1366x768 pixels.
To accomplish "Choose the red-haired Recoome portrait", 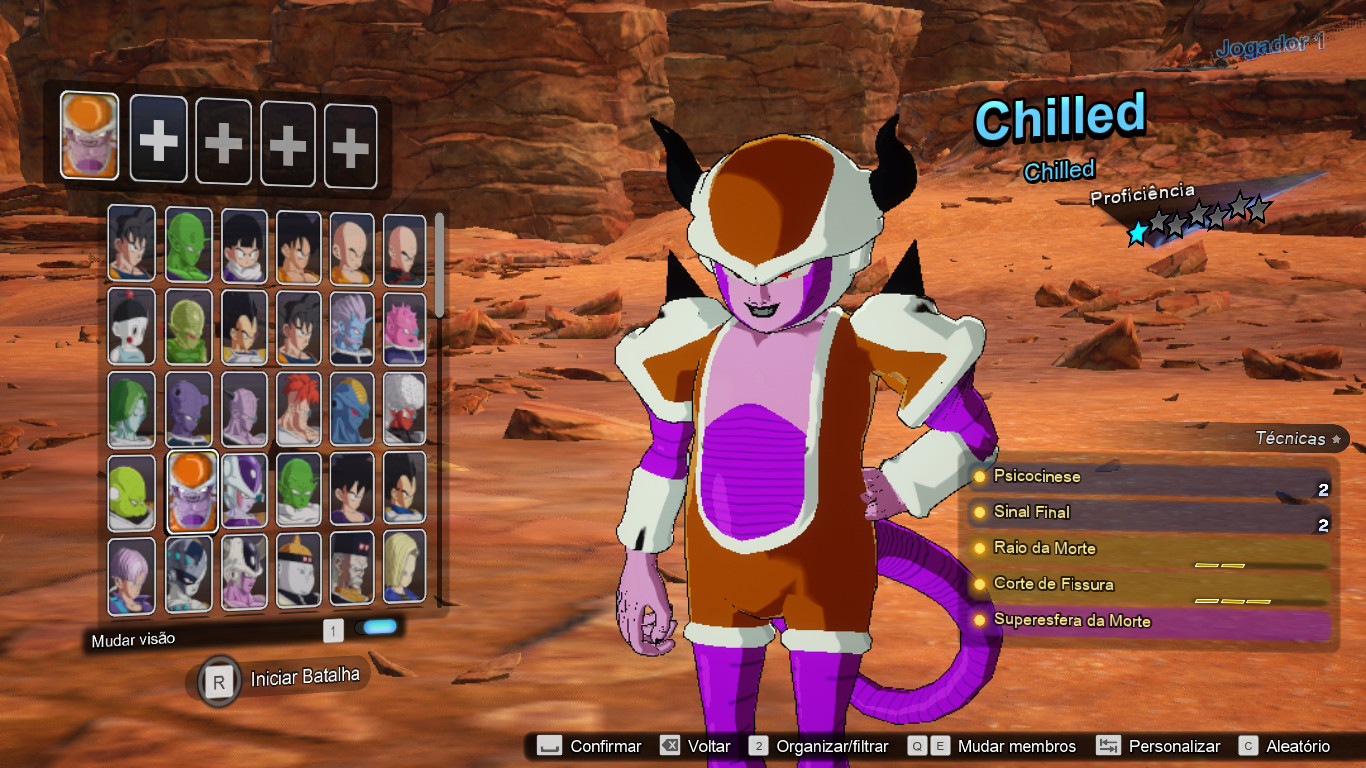I will [299, 409].
